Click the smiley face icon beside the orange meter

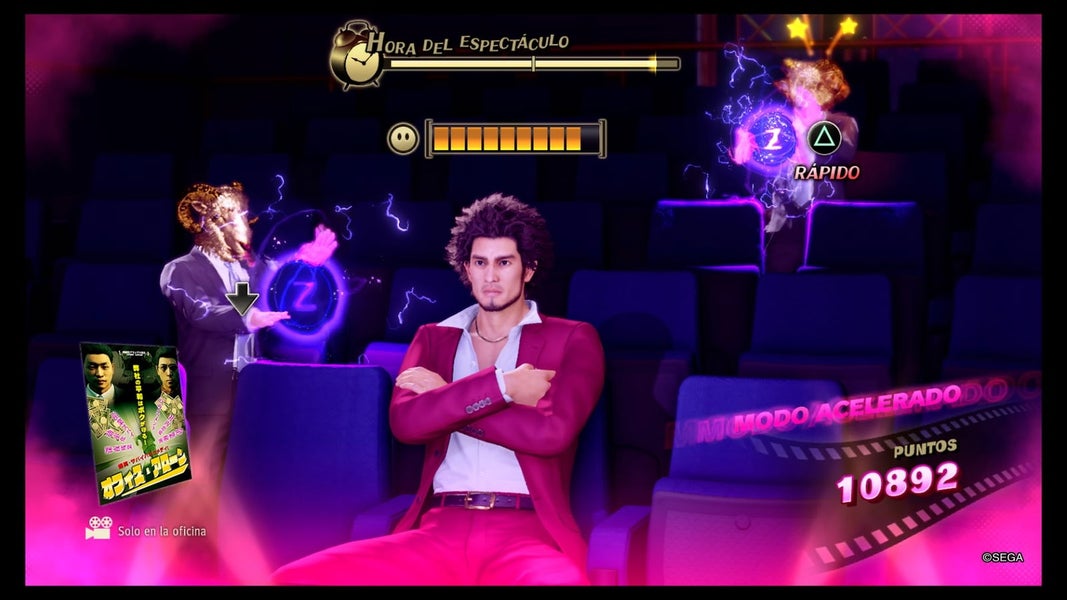(x=403, y=138)
